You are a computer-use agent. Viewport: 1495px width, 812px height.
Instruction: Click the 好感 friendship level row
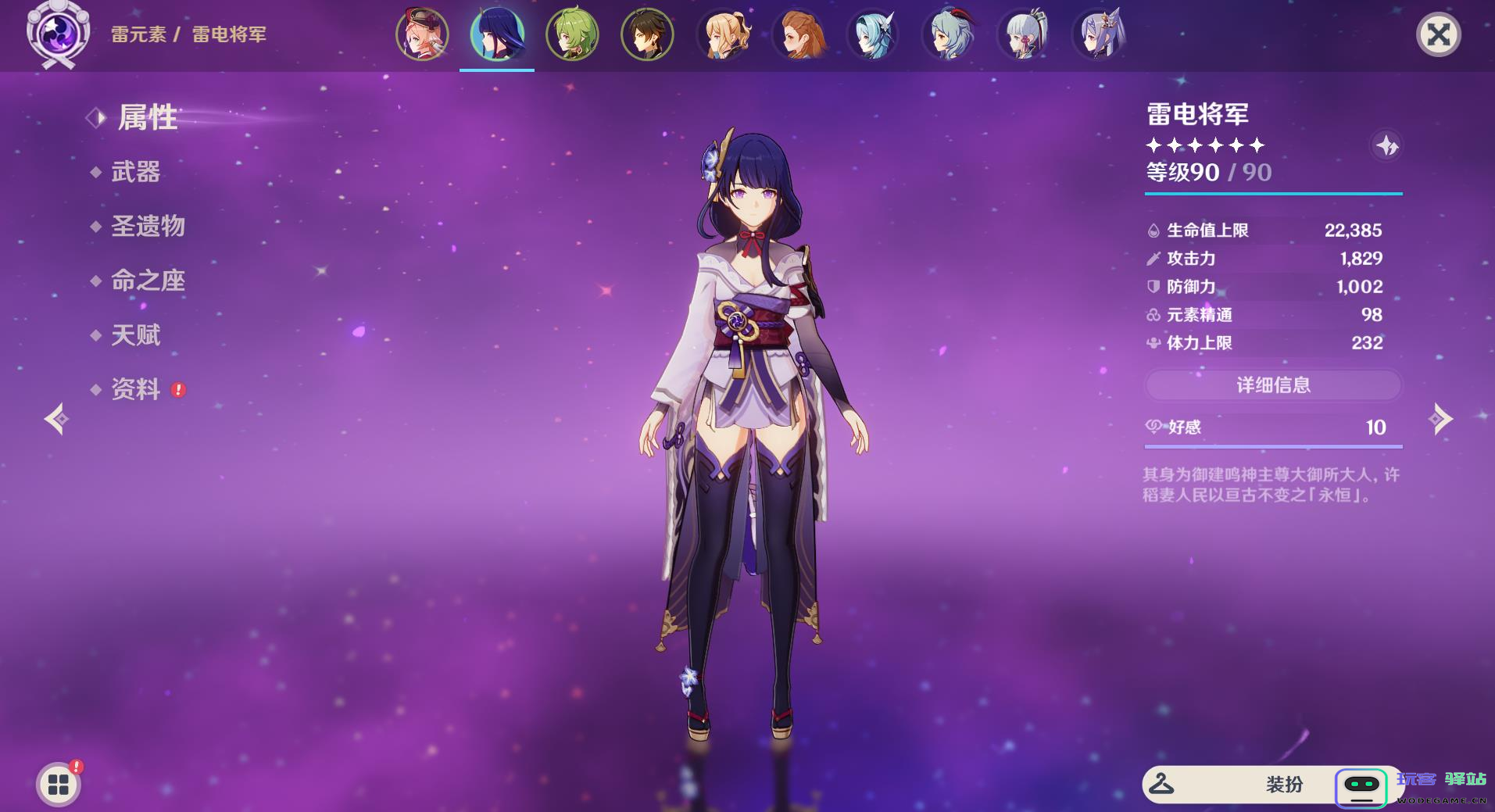pos(1273,427)
